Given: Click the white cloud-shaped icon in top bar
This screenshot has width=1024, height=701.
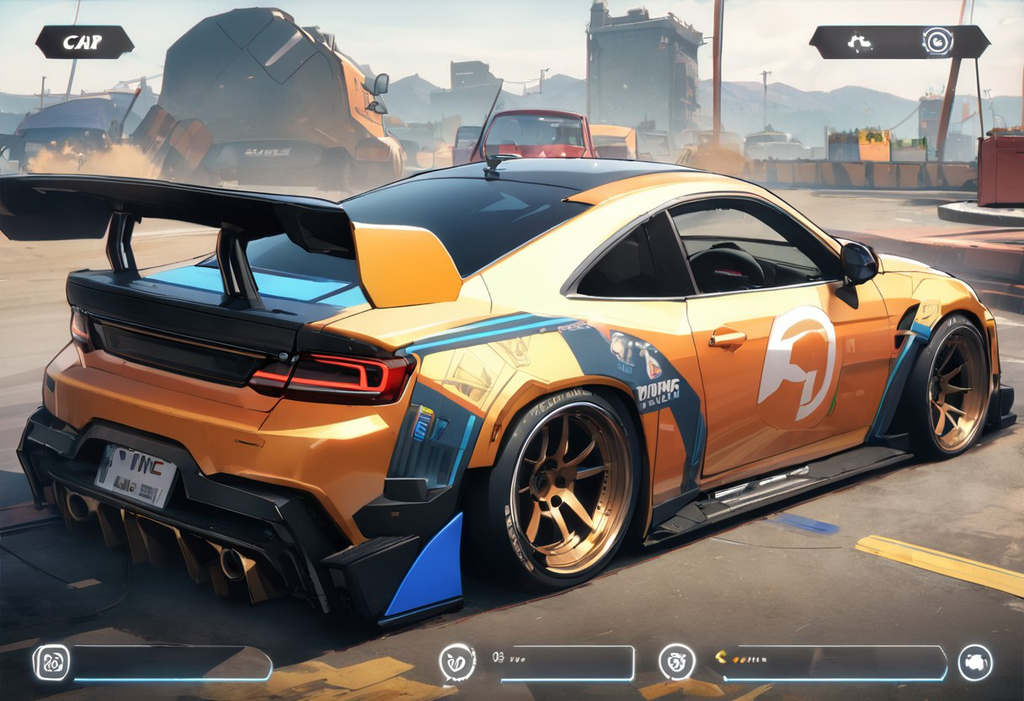Looking at the screenshot, I should [860, 42].
